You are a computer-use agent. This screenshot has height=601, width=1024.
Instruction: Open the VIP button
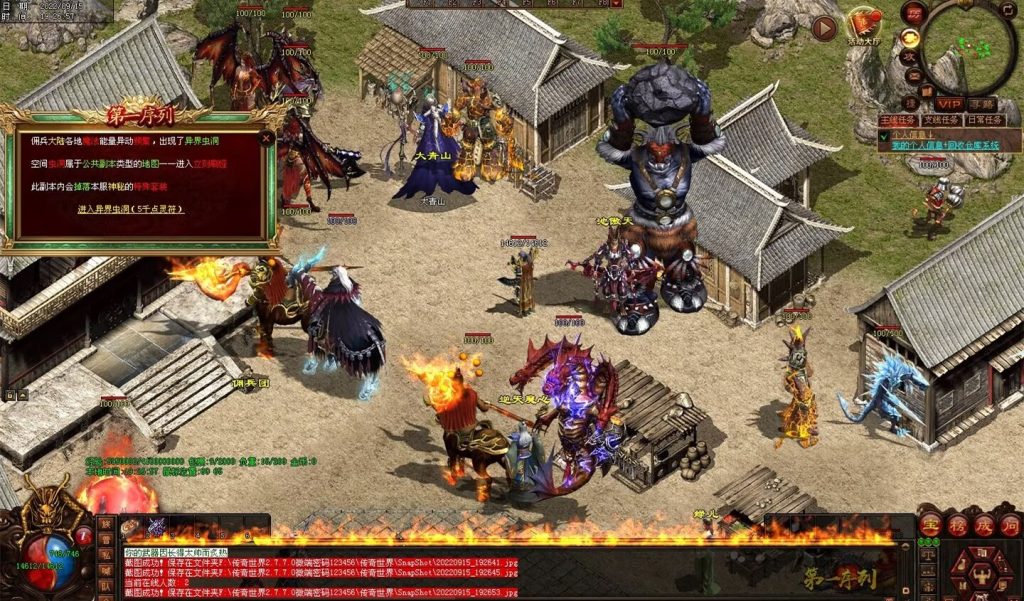948,104
